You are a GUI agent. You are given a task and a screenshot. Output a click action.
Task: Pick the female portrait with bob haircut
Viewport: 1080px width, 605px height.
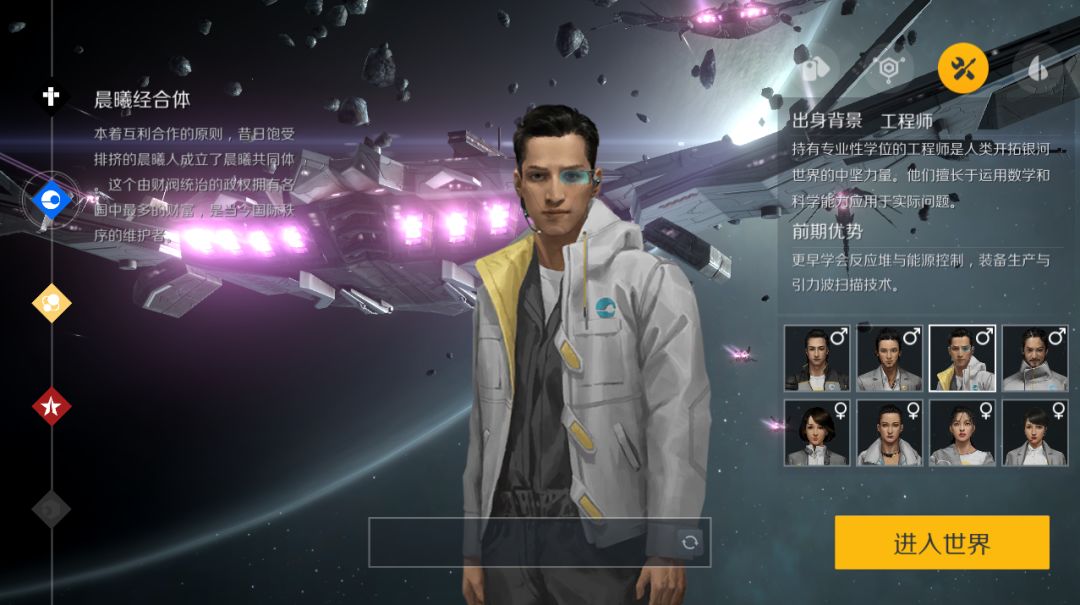click(817, 433)
